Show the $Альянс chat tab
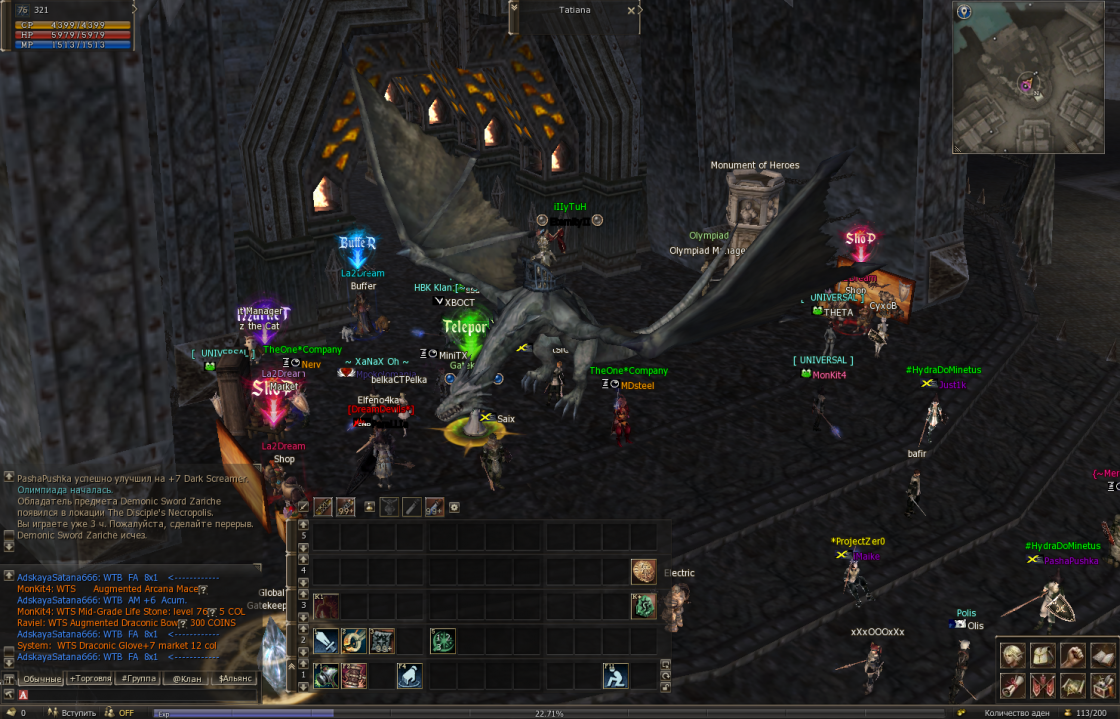 234,679
